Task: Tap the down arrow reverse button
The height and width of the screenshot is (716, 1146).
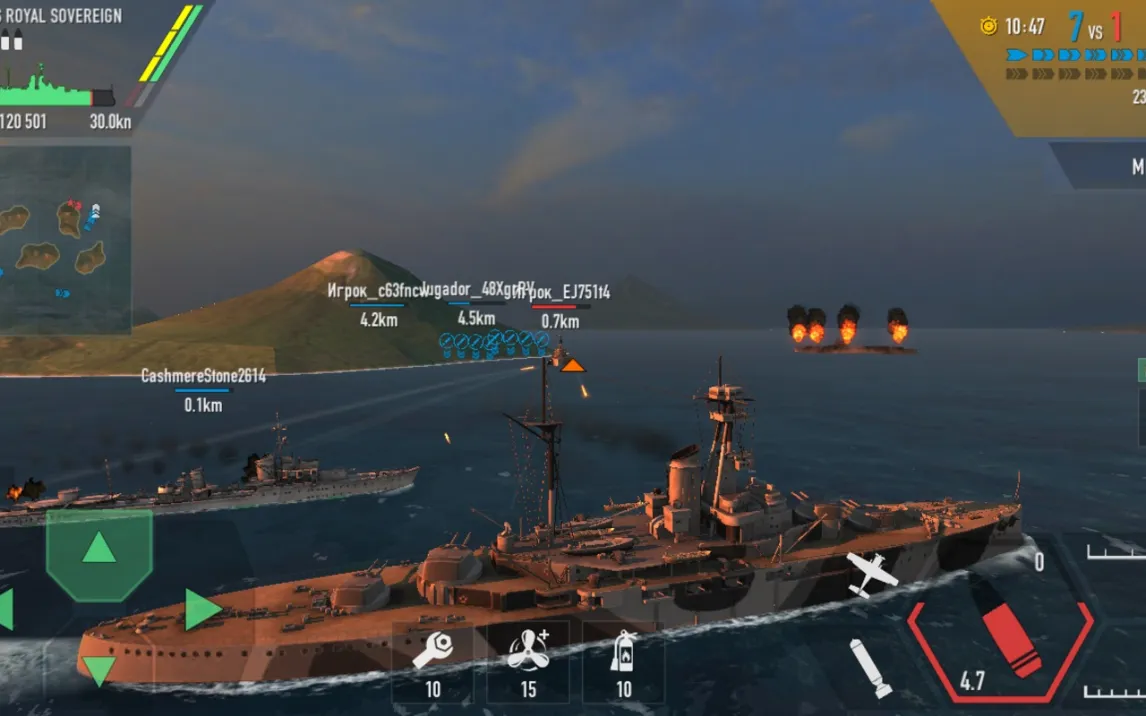Action: tap(98, 669)
